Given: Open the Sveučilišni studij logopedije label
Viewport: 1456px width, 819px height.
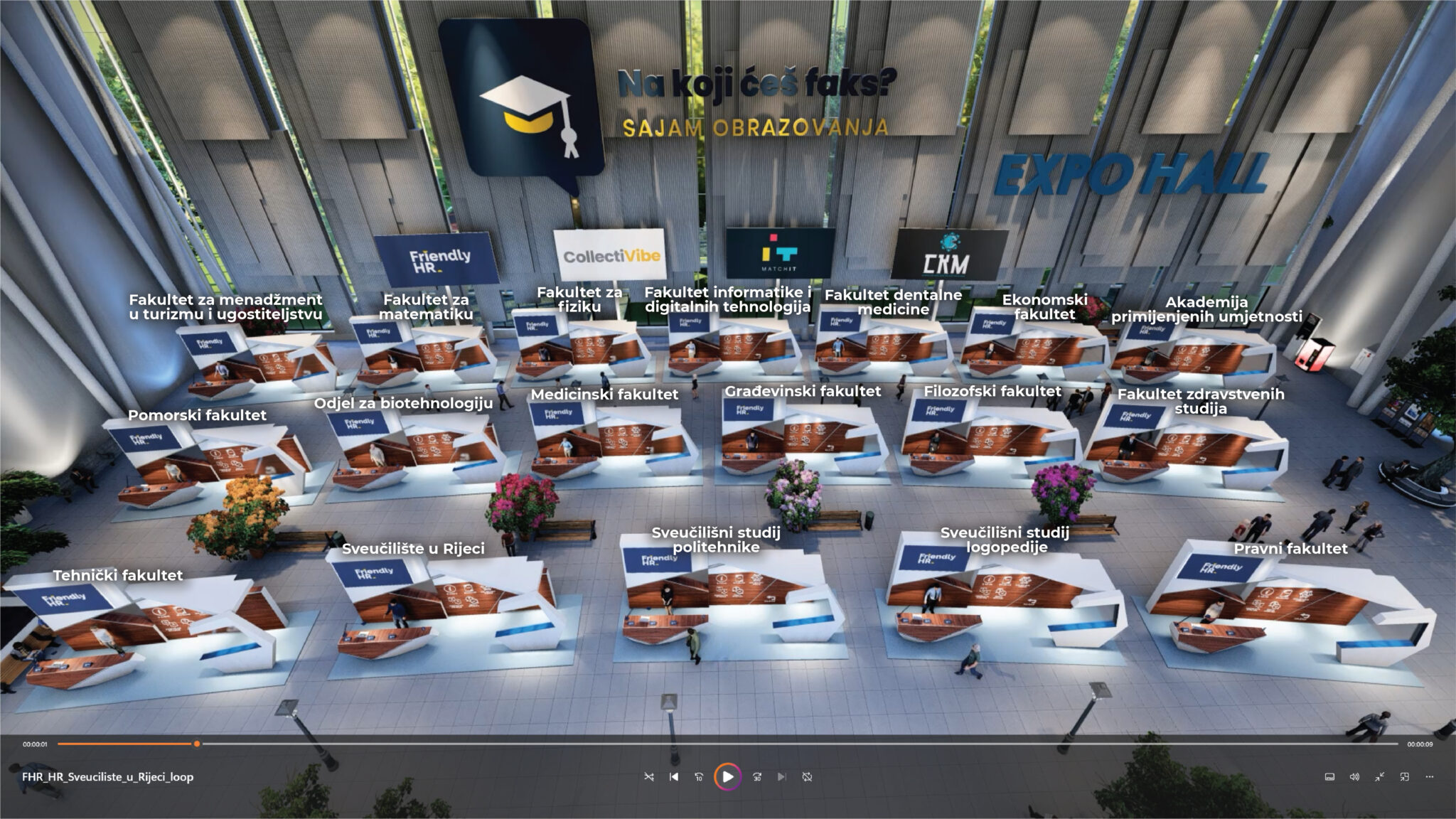Looking at the screenshot, I should tap(1005, 540).
